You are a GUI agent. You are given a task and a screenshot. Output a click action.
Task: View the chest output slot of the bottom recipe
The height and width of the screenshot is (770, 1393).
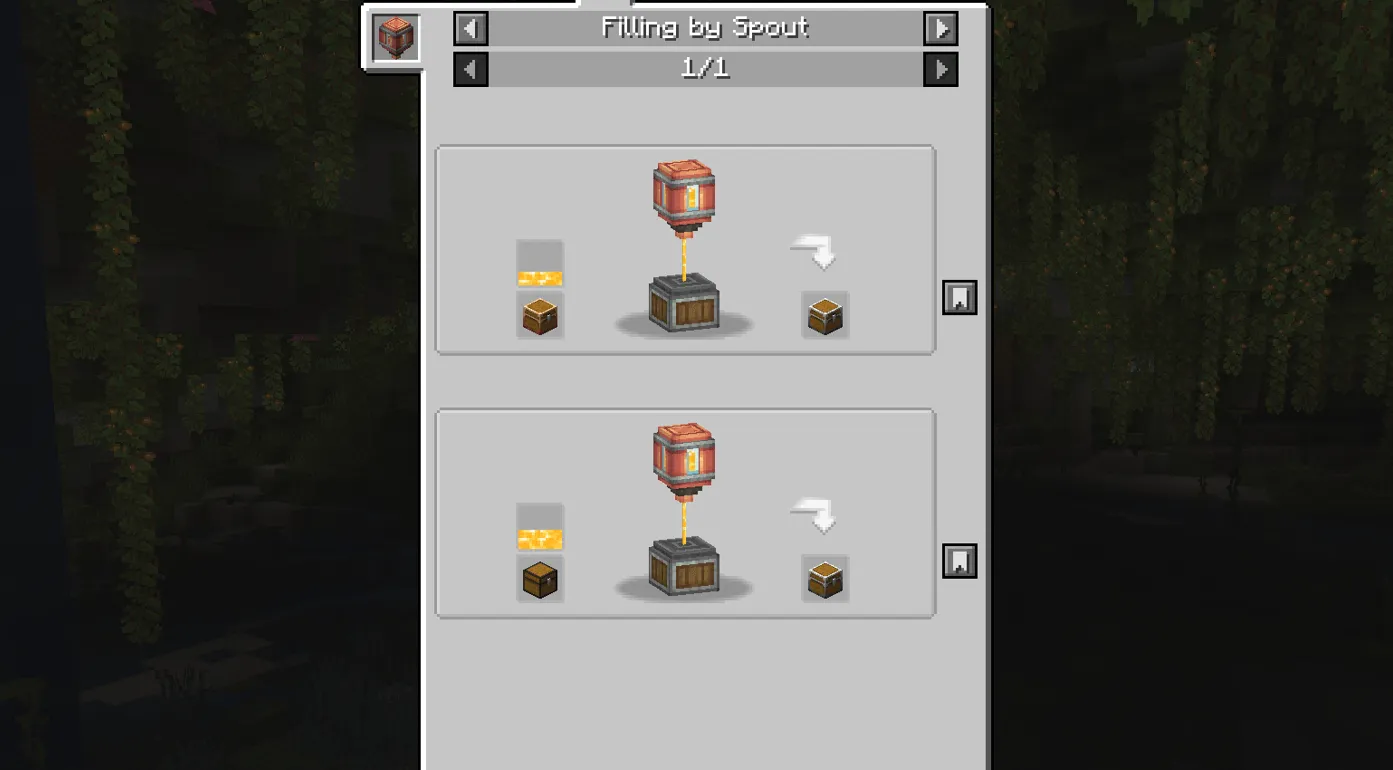coord(824,578)
